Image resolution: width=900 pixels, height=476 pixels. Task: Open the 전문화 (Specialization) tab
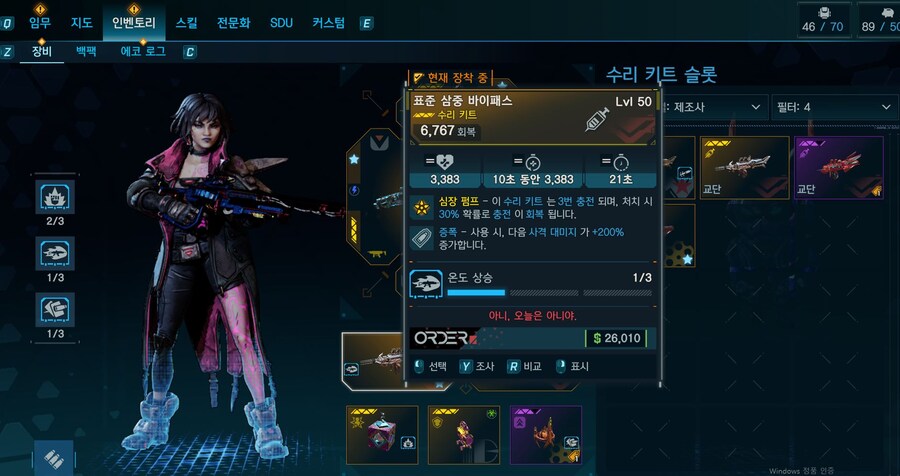234,22
